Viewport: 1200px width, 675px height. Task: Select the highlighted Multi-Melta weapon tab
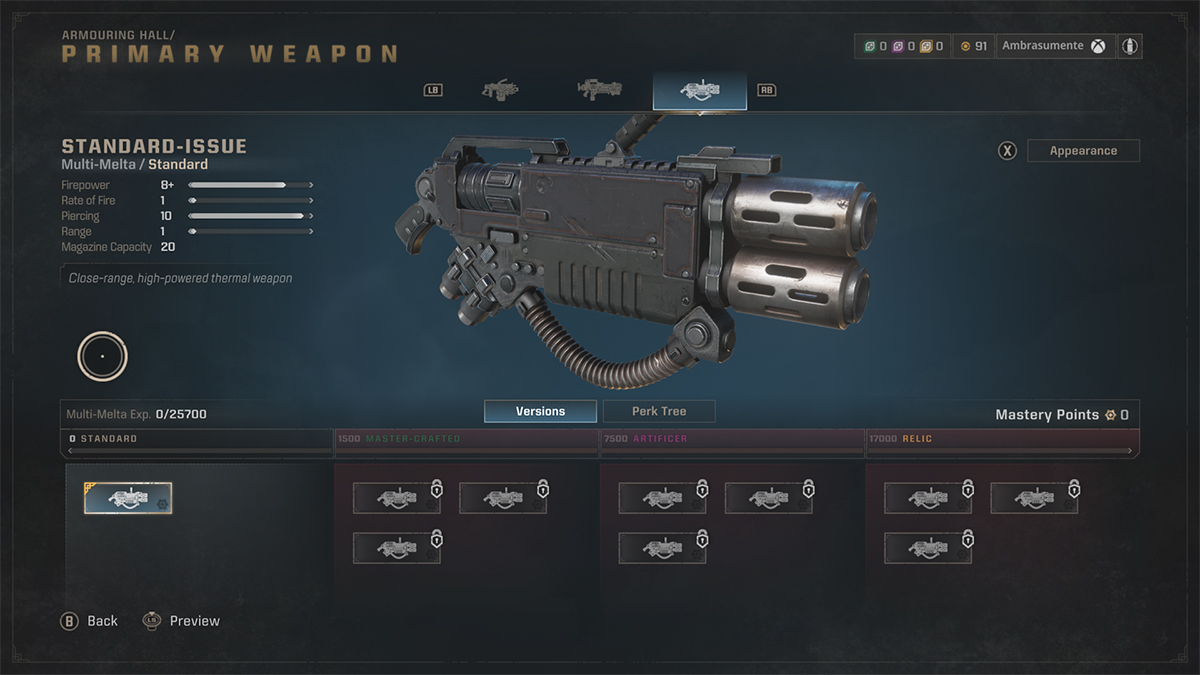[x=699, y=90]
